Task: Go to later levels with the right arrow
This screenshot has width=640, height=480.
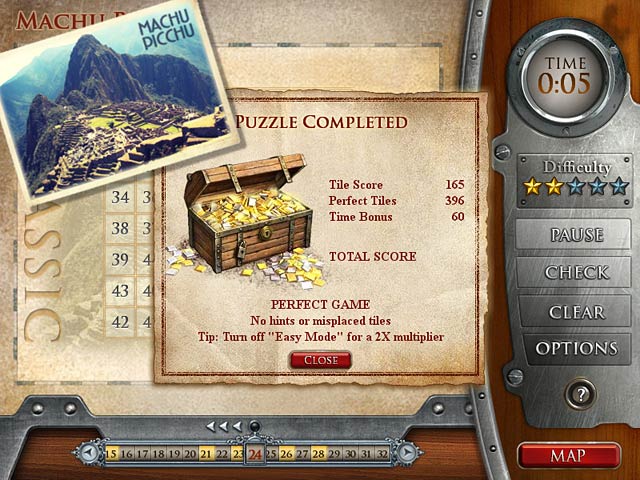Action: [407, 454]
